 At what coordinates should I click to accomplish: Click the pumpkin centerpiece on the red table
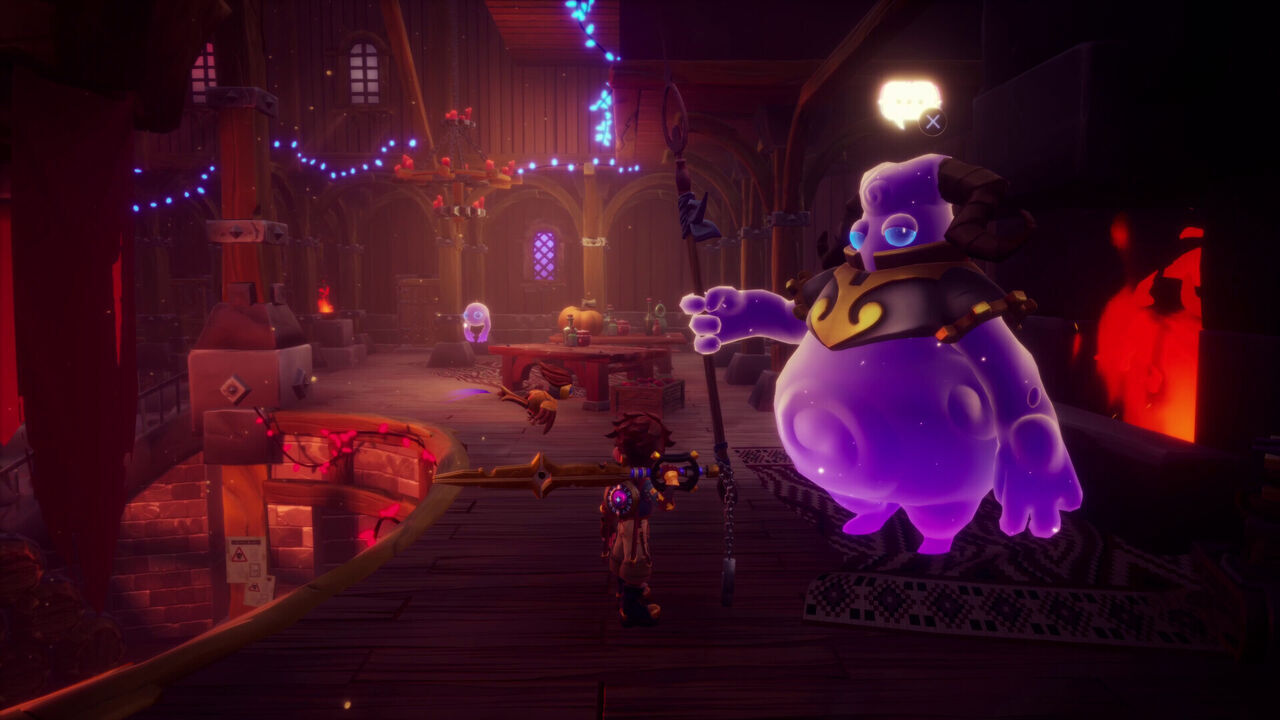coord(580,320)
